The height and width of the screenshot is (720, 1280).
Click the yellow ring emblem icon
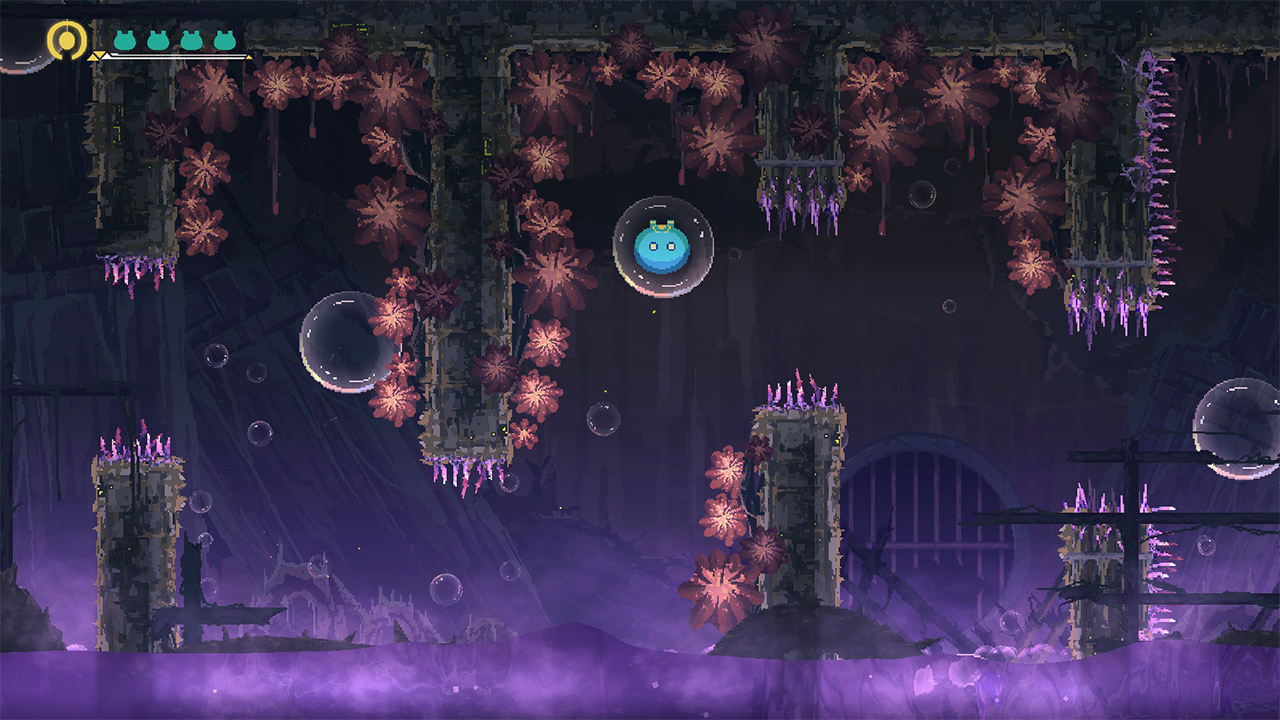tap(67, 41)
